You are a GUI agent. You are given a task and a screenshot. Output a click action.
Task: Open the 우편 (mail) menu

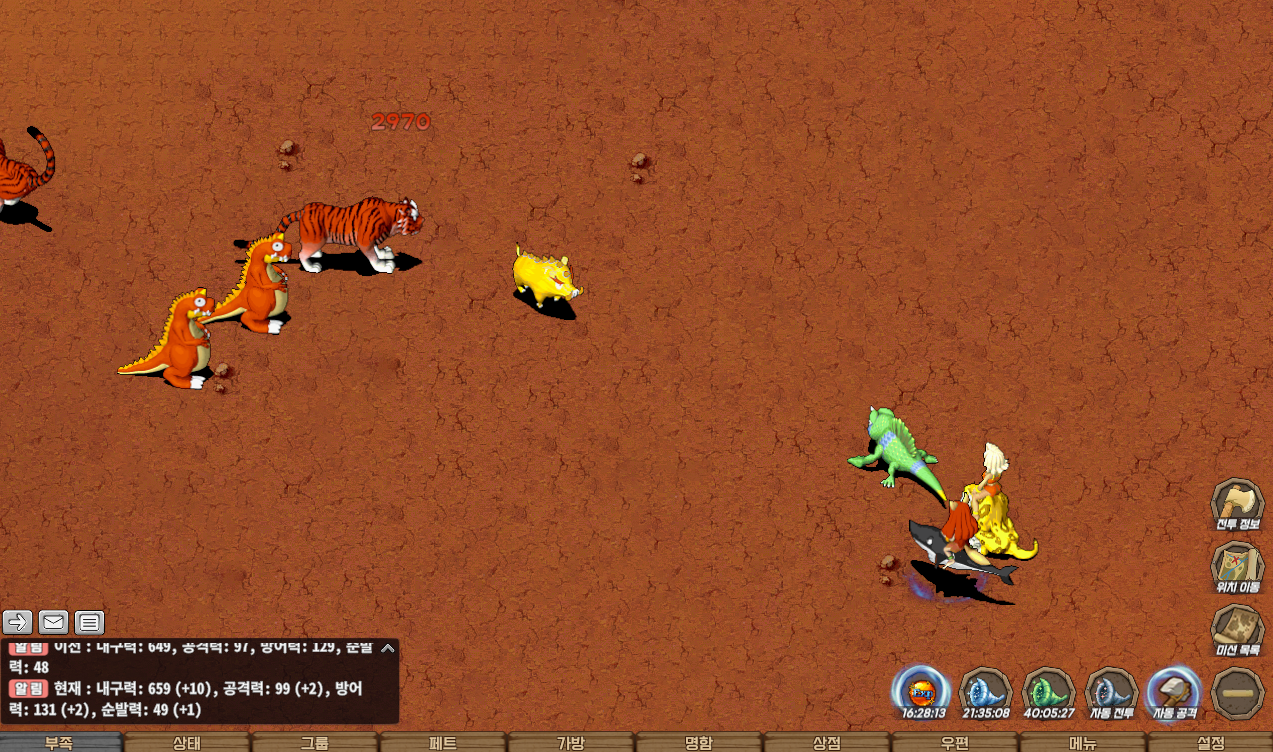click(955, 743)
